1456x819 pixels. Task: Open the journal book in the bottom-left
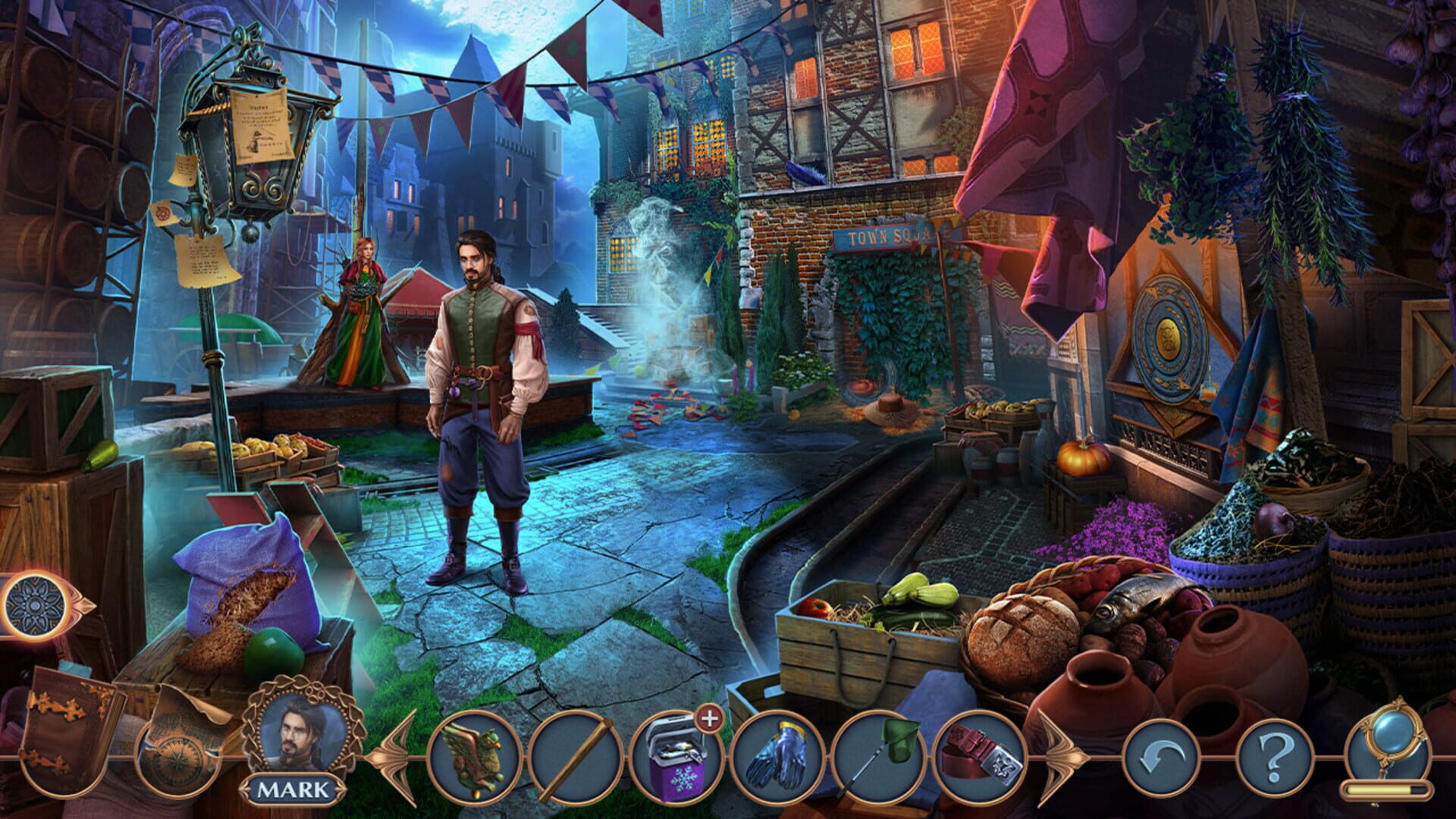pos(64,747)
